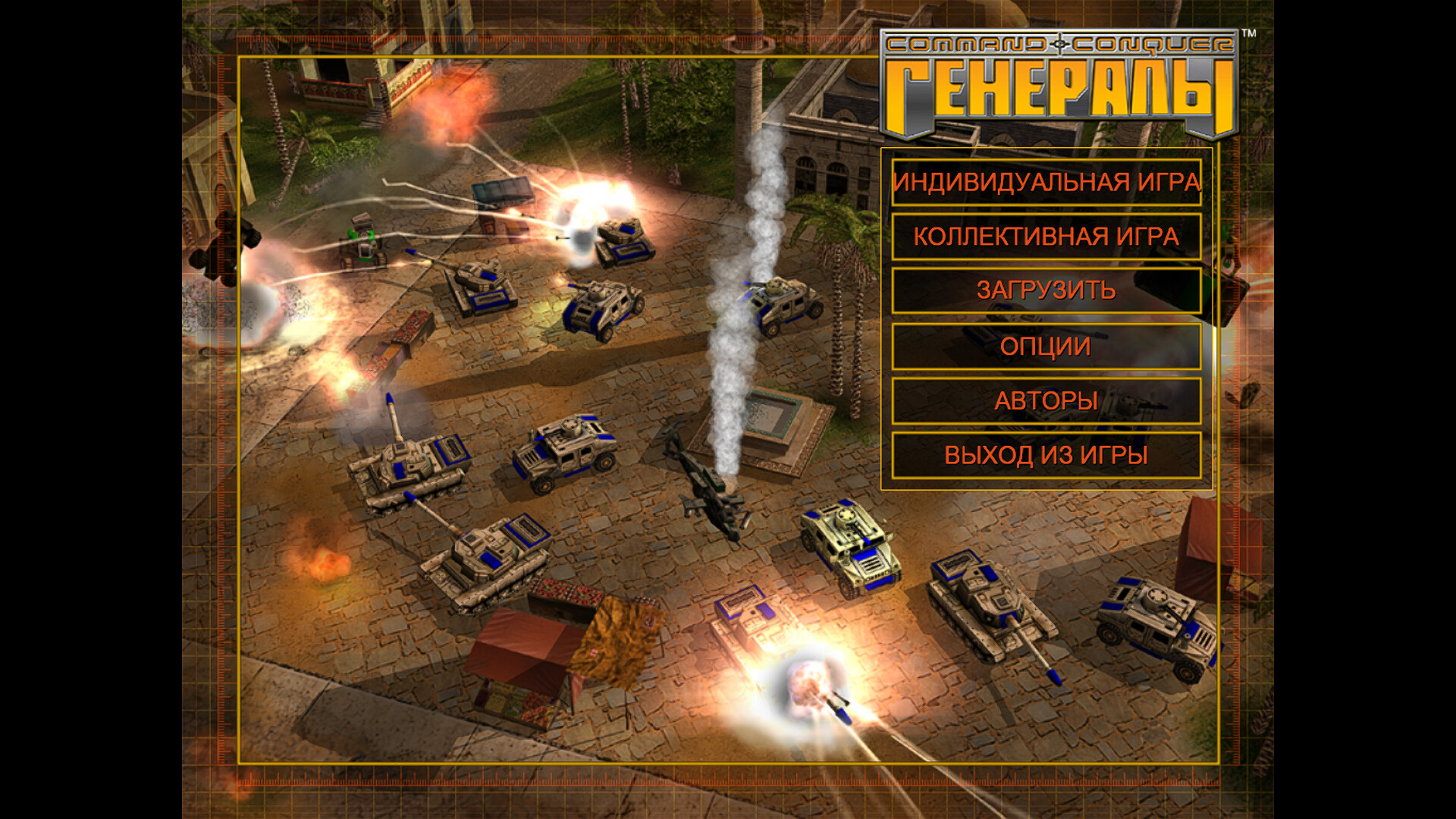This screenshot has height=819, width=1456.
Task: Start ИНДИВИДУАЛЬНАЯ ИГРА single-player mode
Action: click(1046, 183)
